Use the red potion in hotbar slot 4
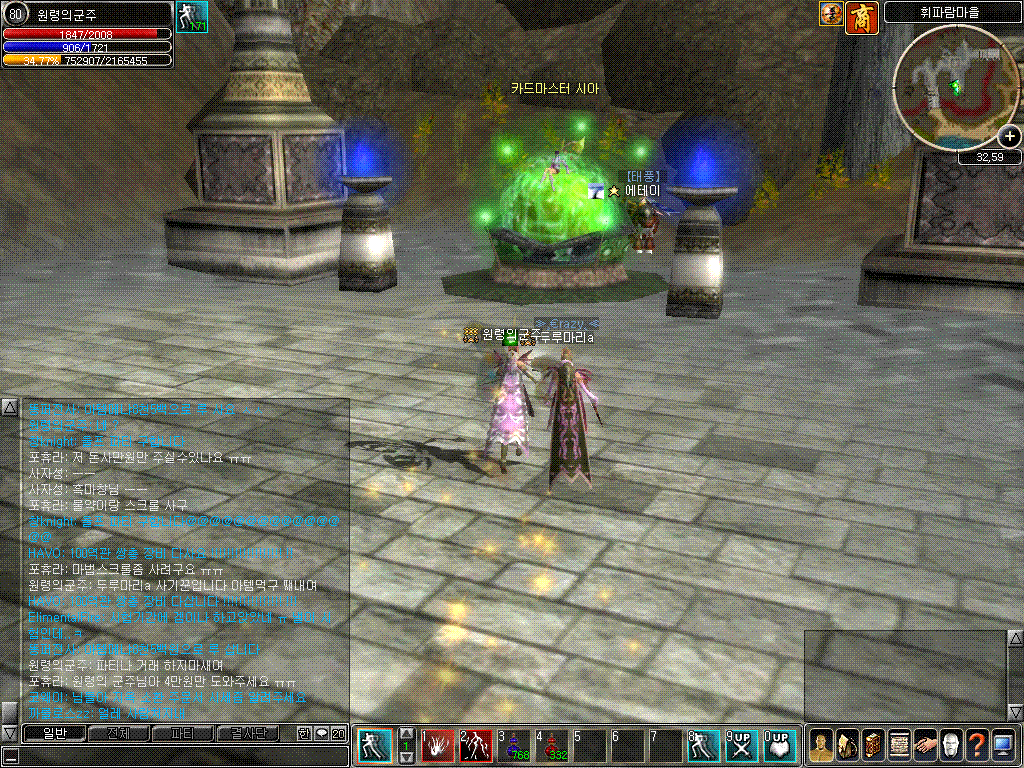1024x768 pixels. click(551, 746)
